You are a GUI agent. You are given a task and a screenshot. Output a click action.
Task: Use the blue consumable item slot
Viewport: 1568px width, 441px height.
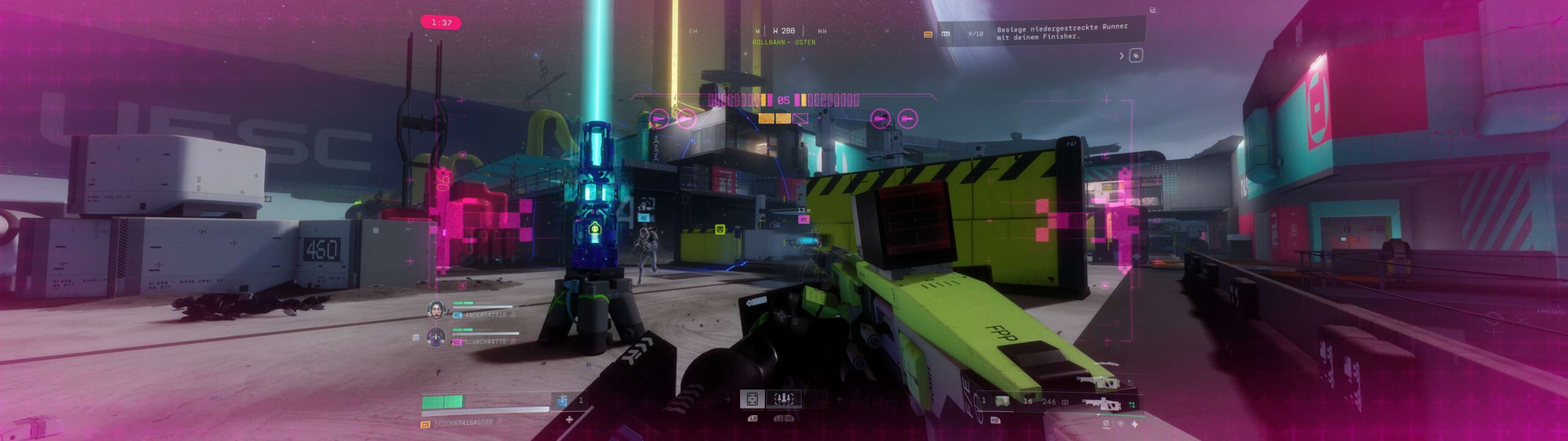[x=562, y=401]
